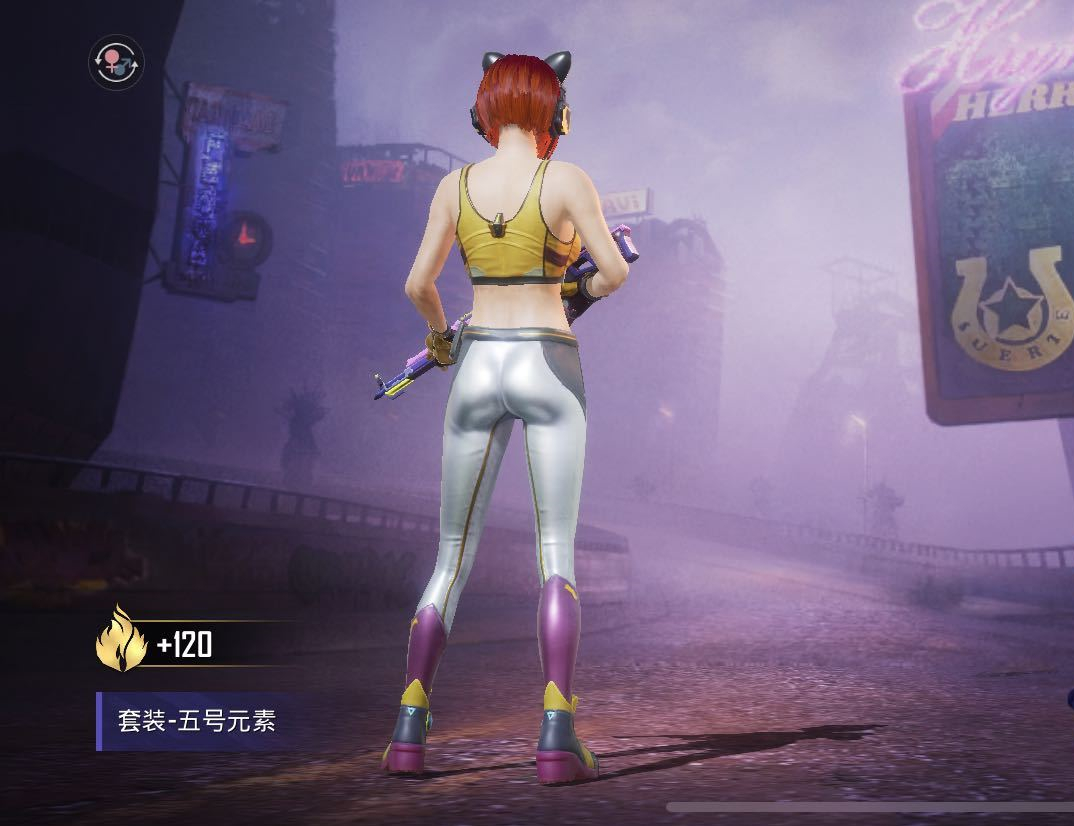Toggle the male/female gender swap icon

pyautogui.click(x=116, y=62)
